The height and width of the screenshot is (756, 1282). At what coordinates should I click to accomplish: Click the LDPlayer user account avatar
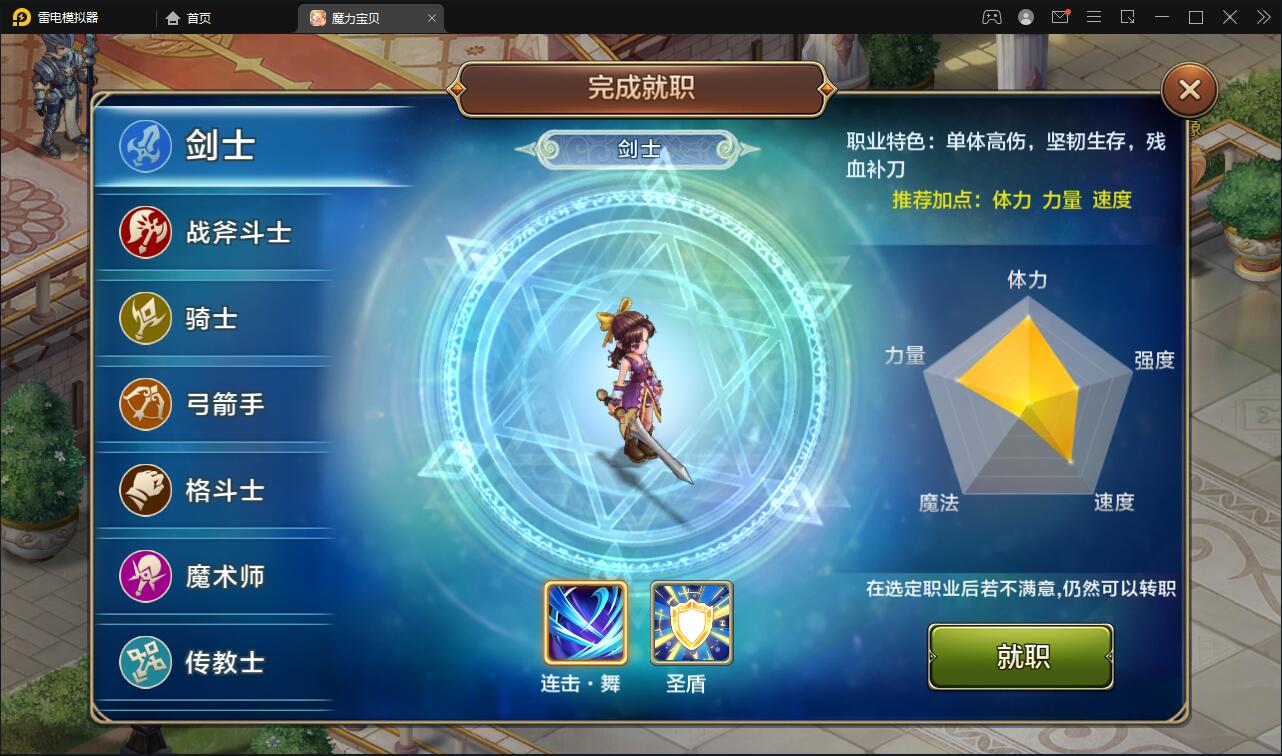[x=1025, y=17]
